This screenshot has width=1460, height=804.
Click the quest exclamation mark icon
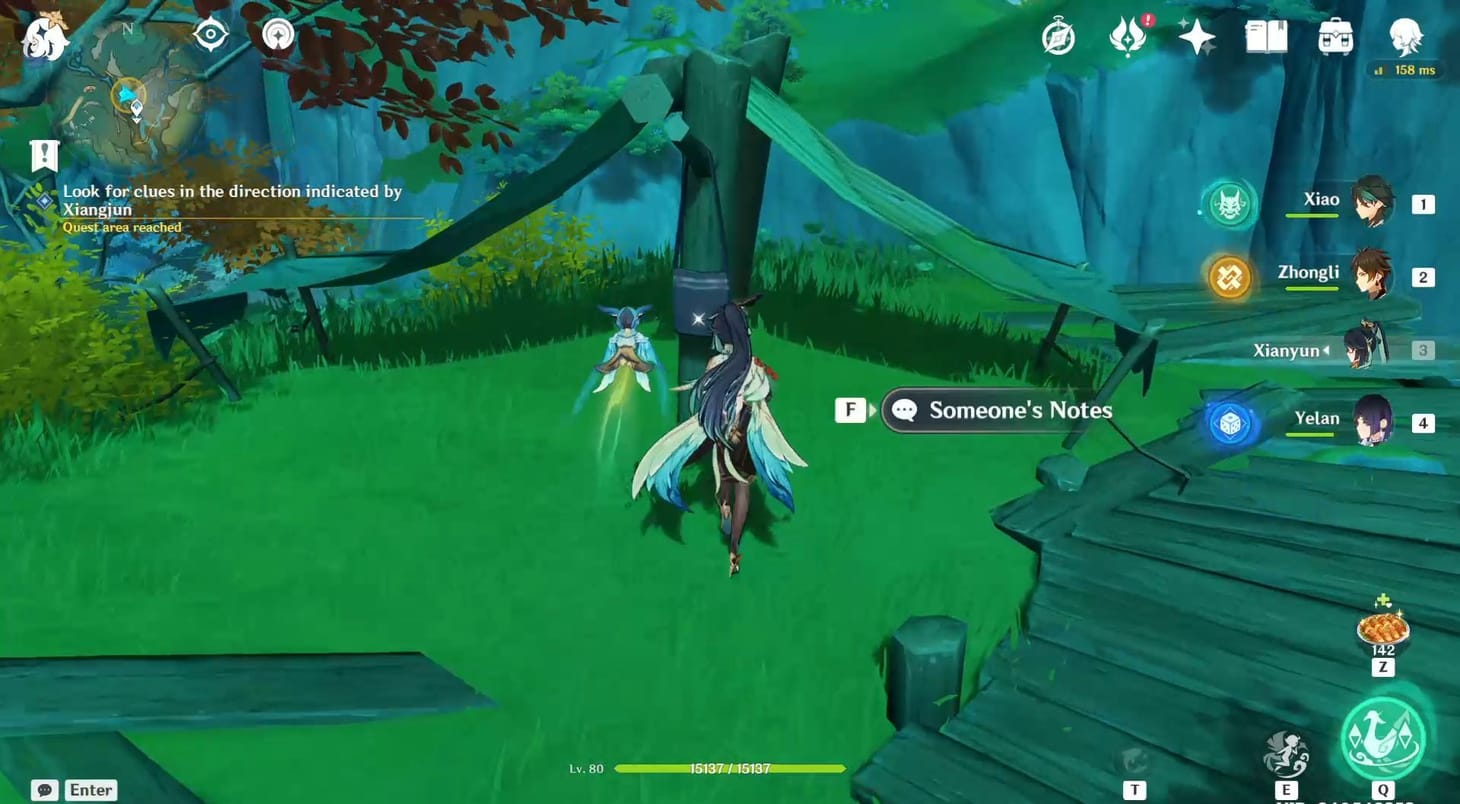pos(42,155)
